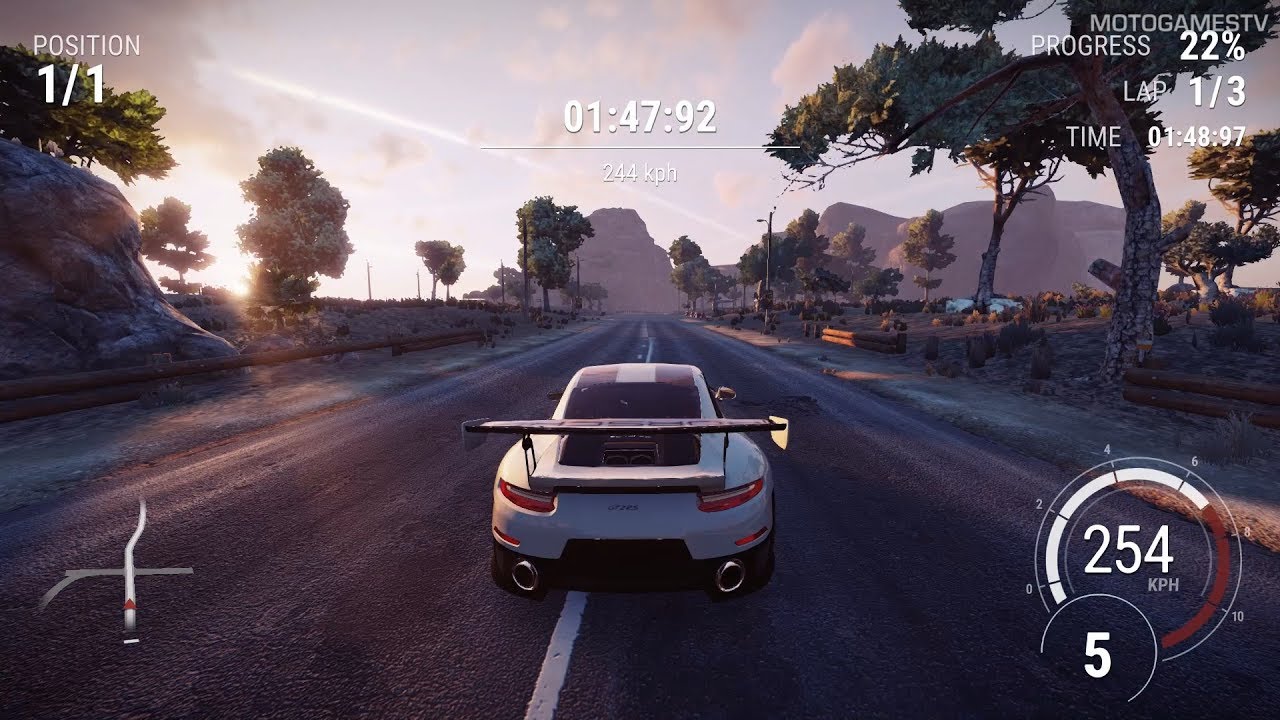The image size is (1280, 720).
Task: Click the player marker on the minimap
Action: [128, 606]
